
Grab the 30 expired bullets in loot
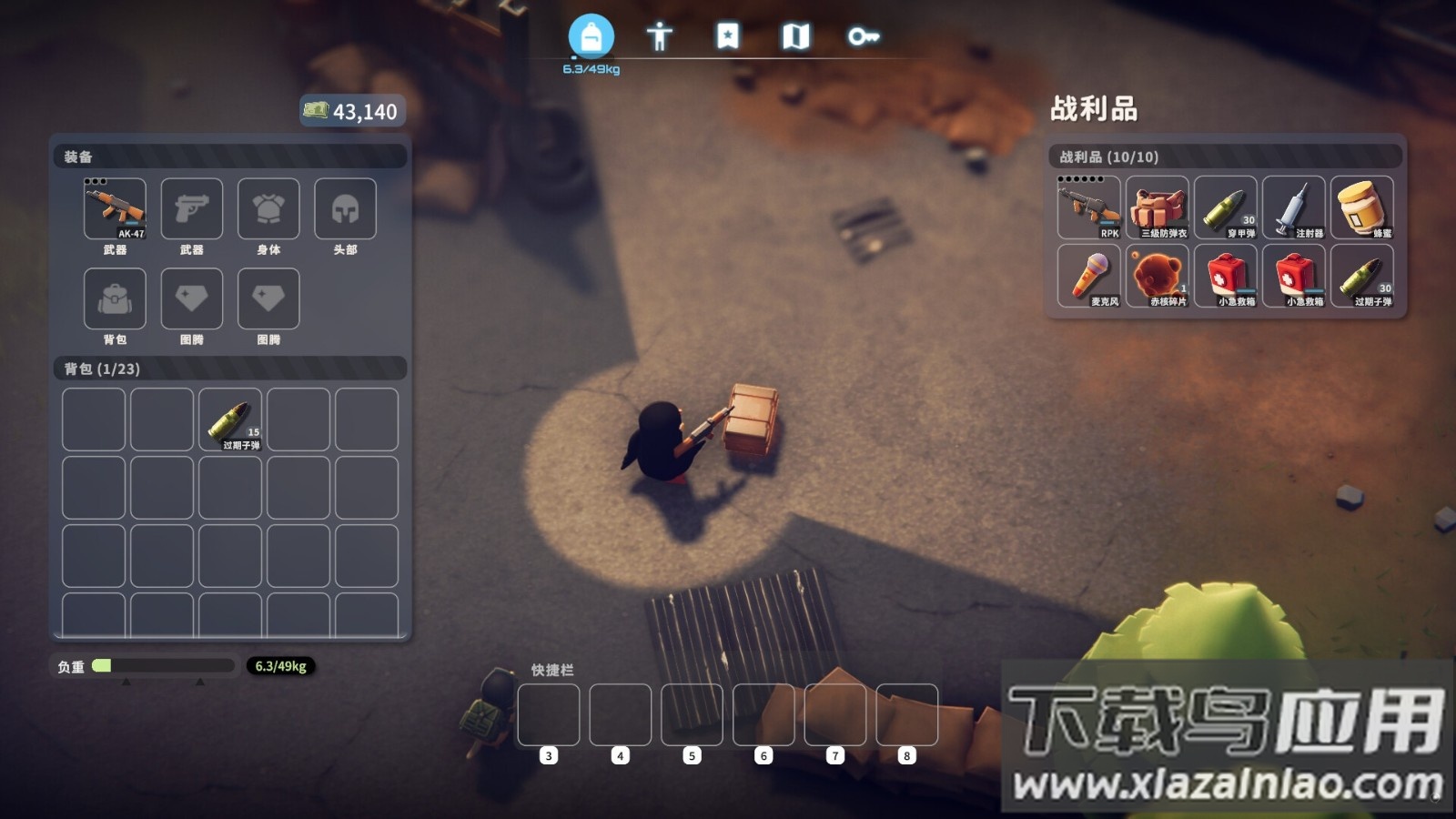pos(1362,276)
